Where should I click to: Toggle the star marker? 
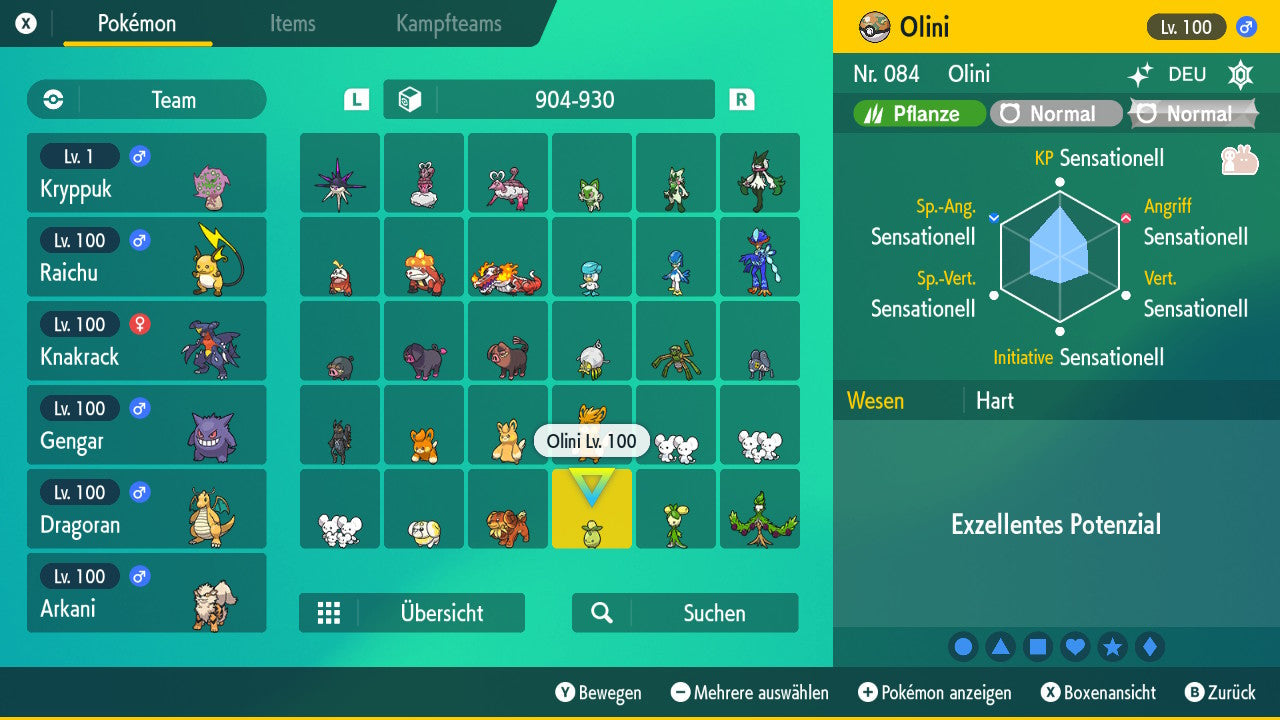click(1112, 646)
